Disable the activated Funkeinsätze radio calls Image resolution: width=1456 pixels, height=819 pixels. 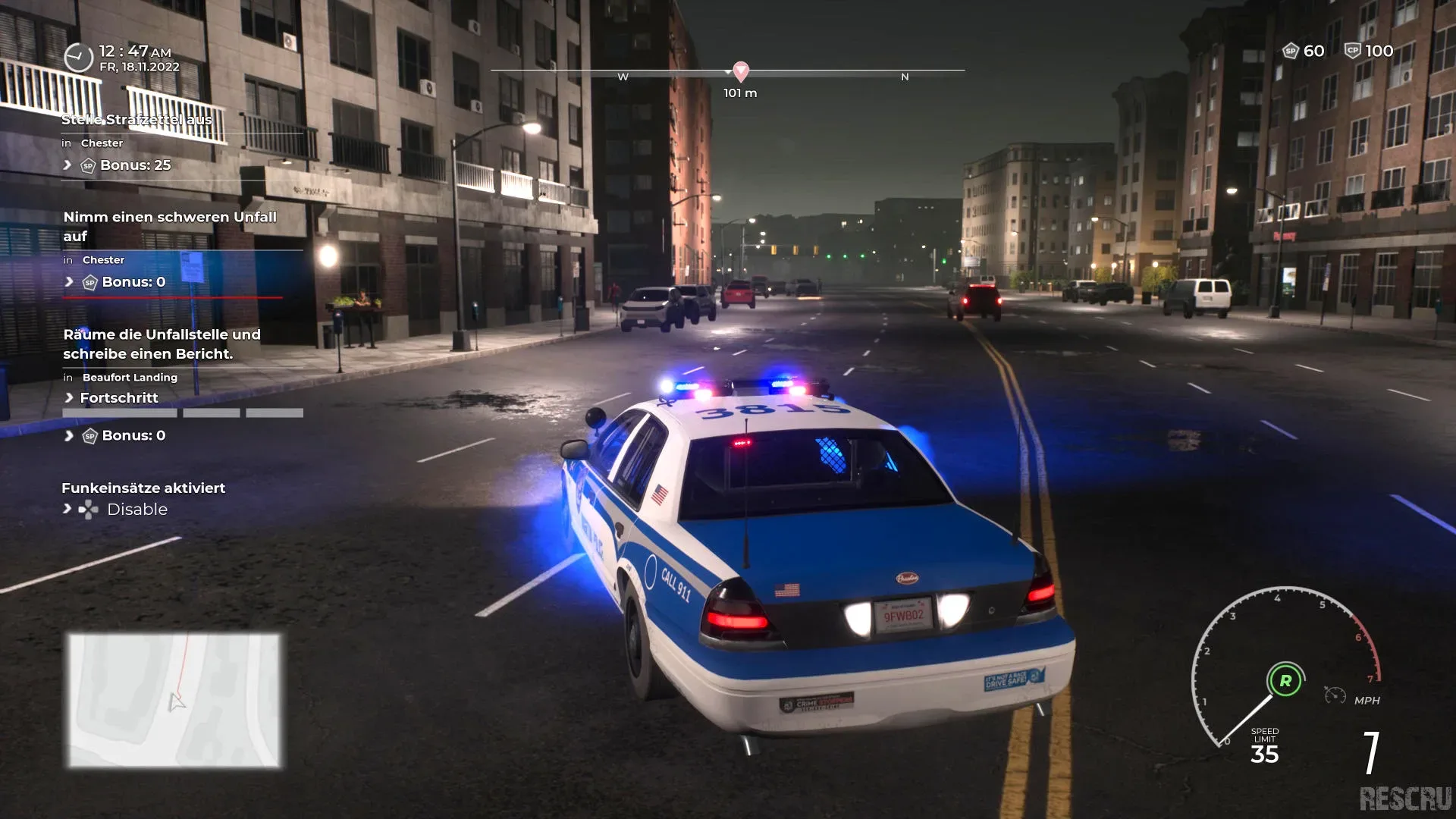(x=139, y=509)
